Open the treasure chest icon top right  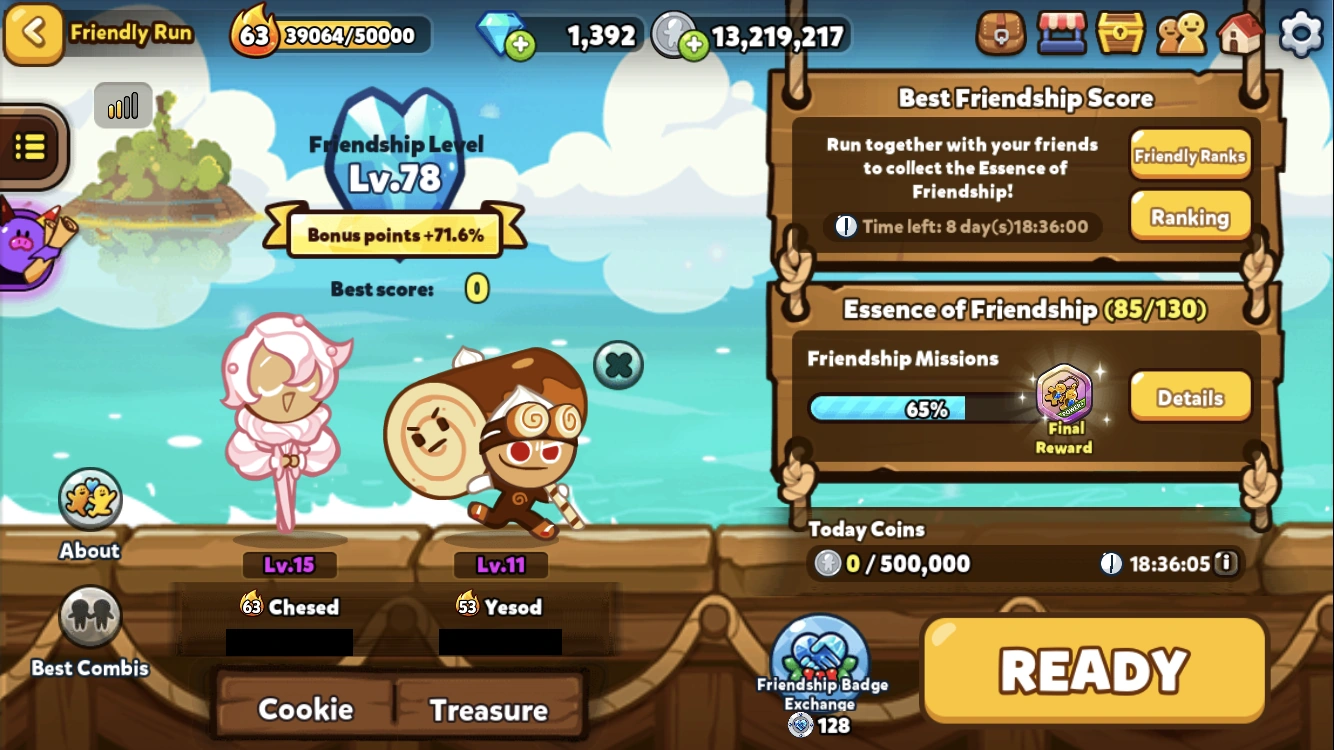click(x=1122, y=33)
